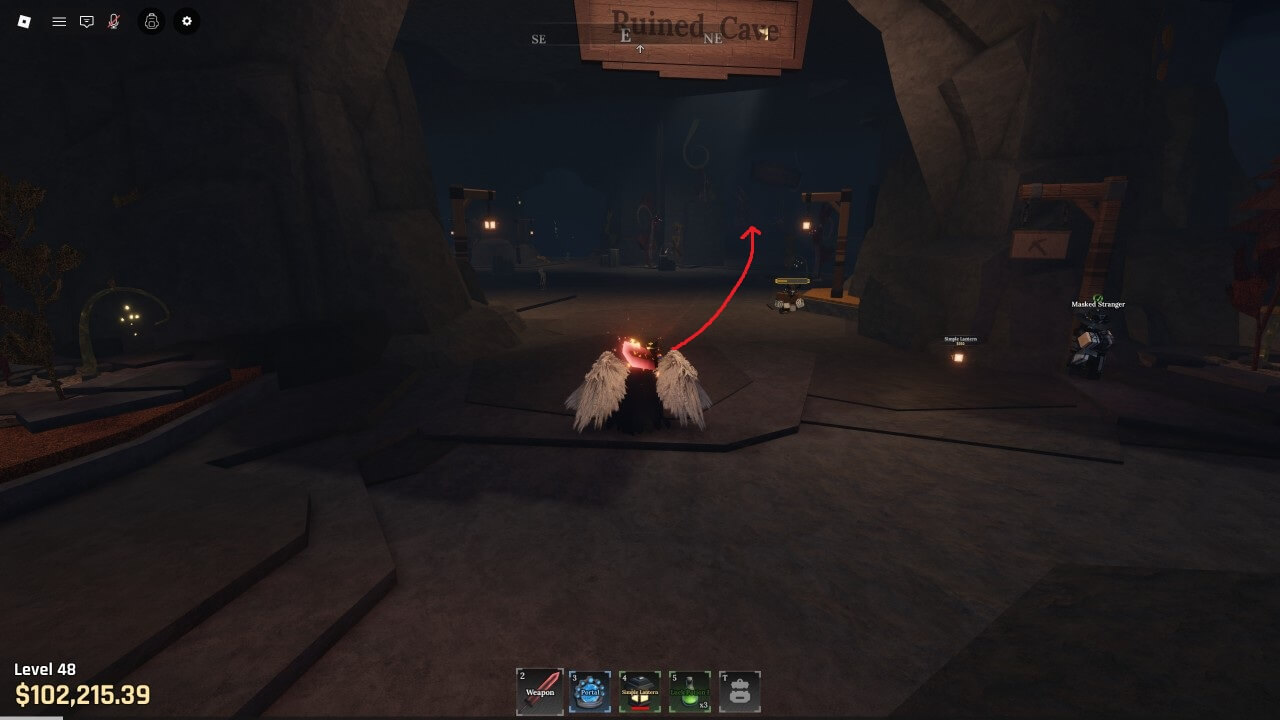1280x720 pixels.
Task: Toggle the chat window icon
Action: [x=87, y=21]
